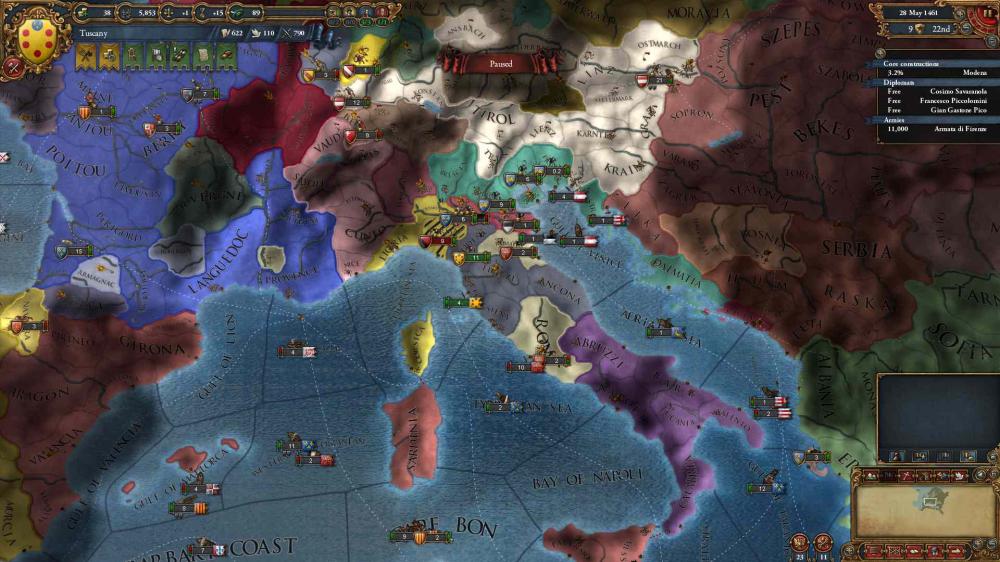Click the last green alert banner

click(x=226, y=54)
